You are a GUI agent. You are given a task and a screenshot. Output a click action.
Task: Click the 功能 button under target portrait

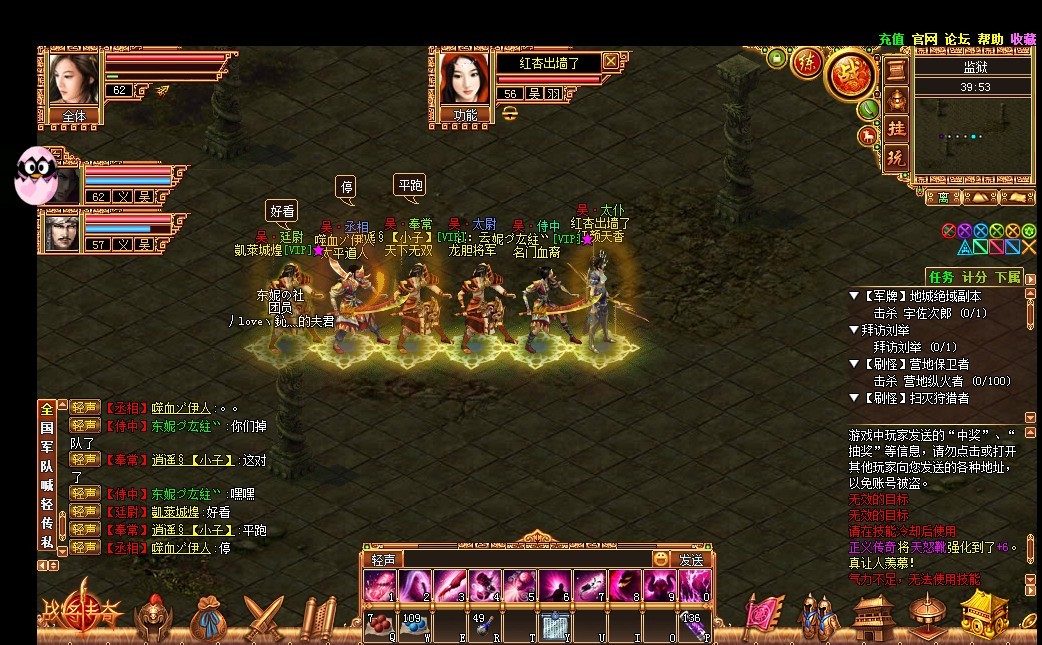point(465,115)
